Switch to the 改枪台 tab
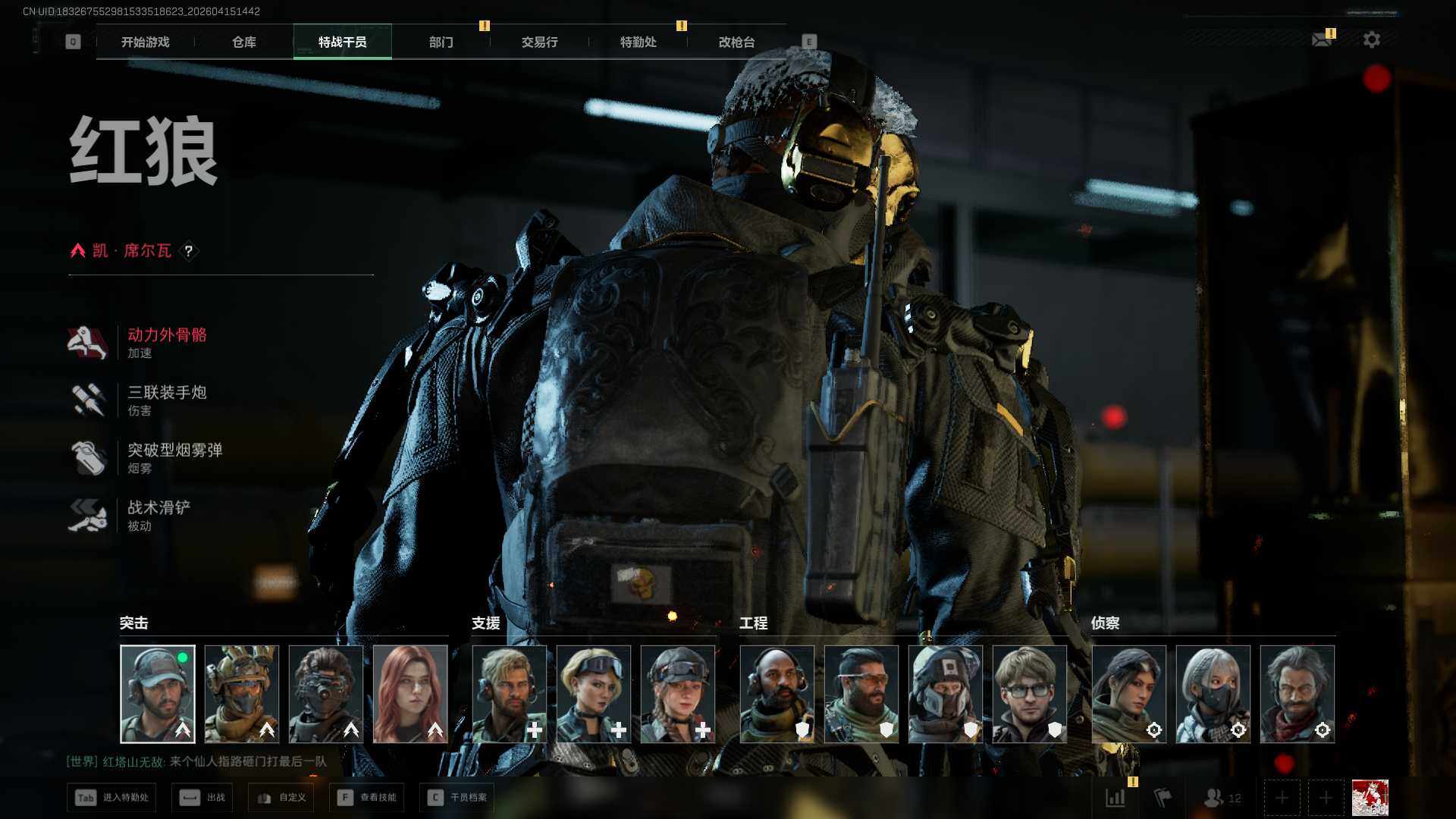The image size is (1456, 819). pos(736,42)
